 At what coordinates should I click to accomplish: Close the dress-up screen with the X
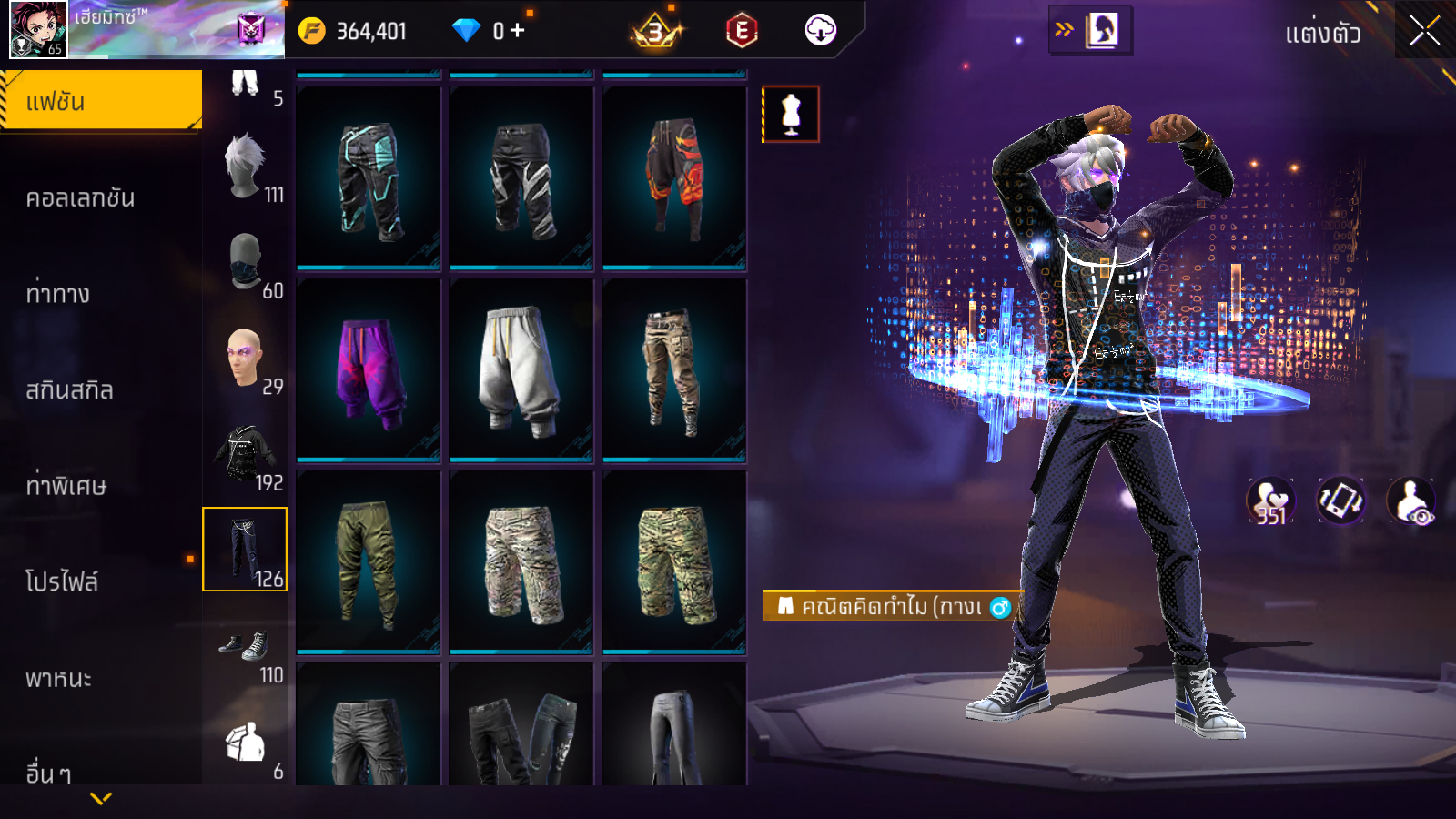click(1424, 32)
